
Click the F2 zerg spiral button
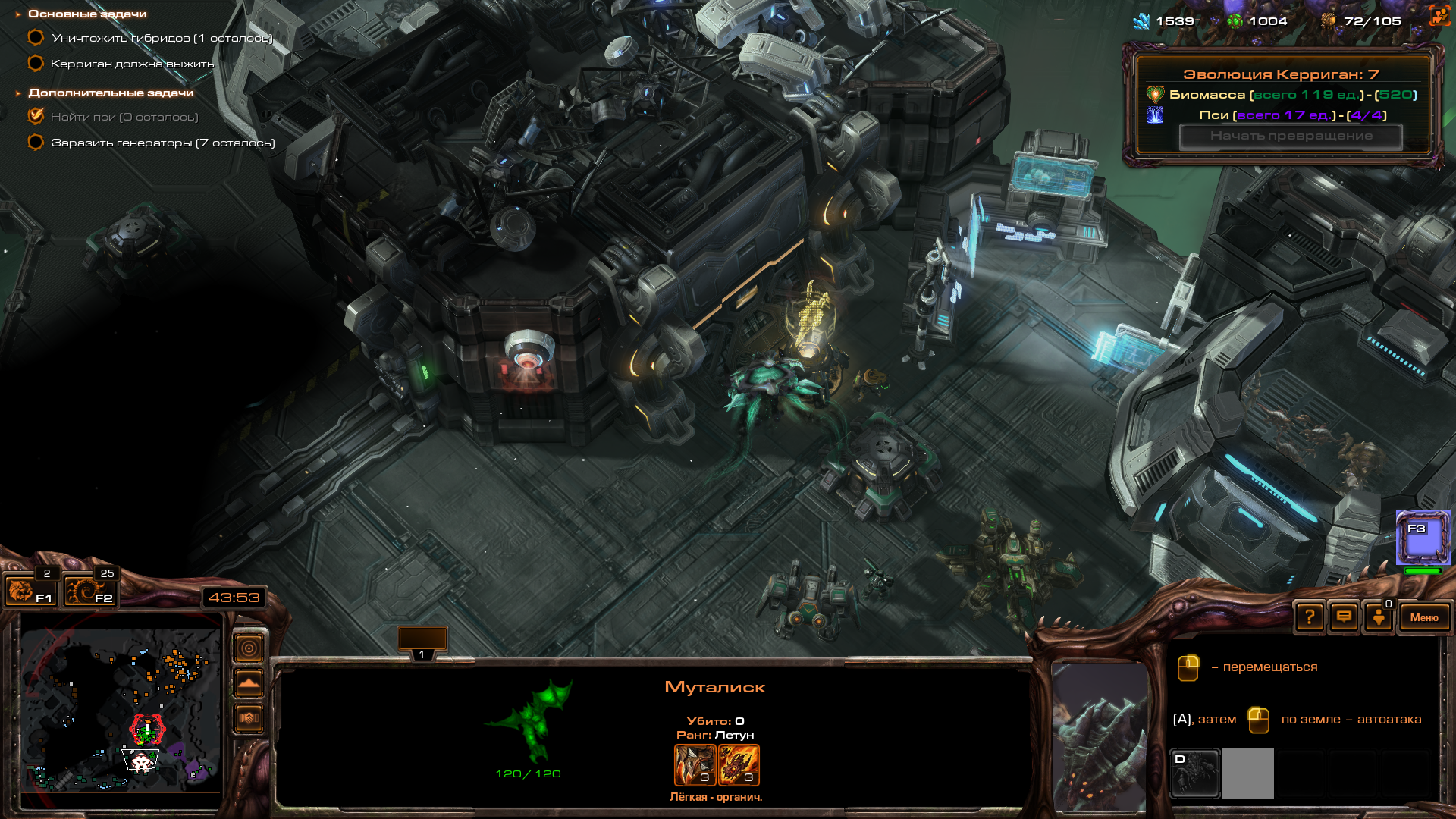pyautogui.click(x=89, y=591)
